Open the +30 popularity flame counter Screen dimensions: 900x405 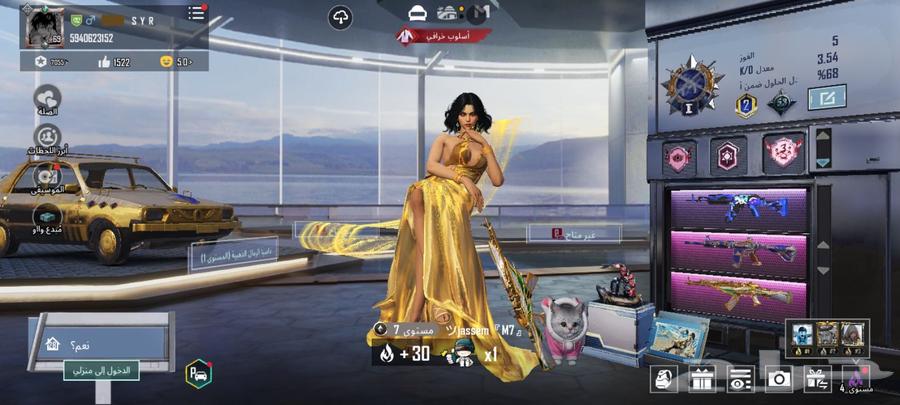click(404, 354)
